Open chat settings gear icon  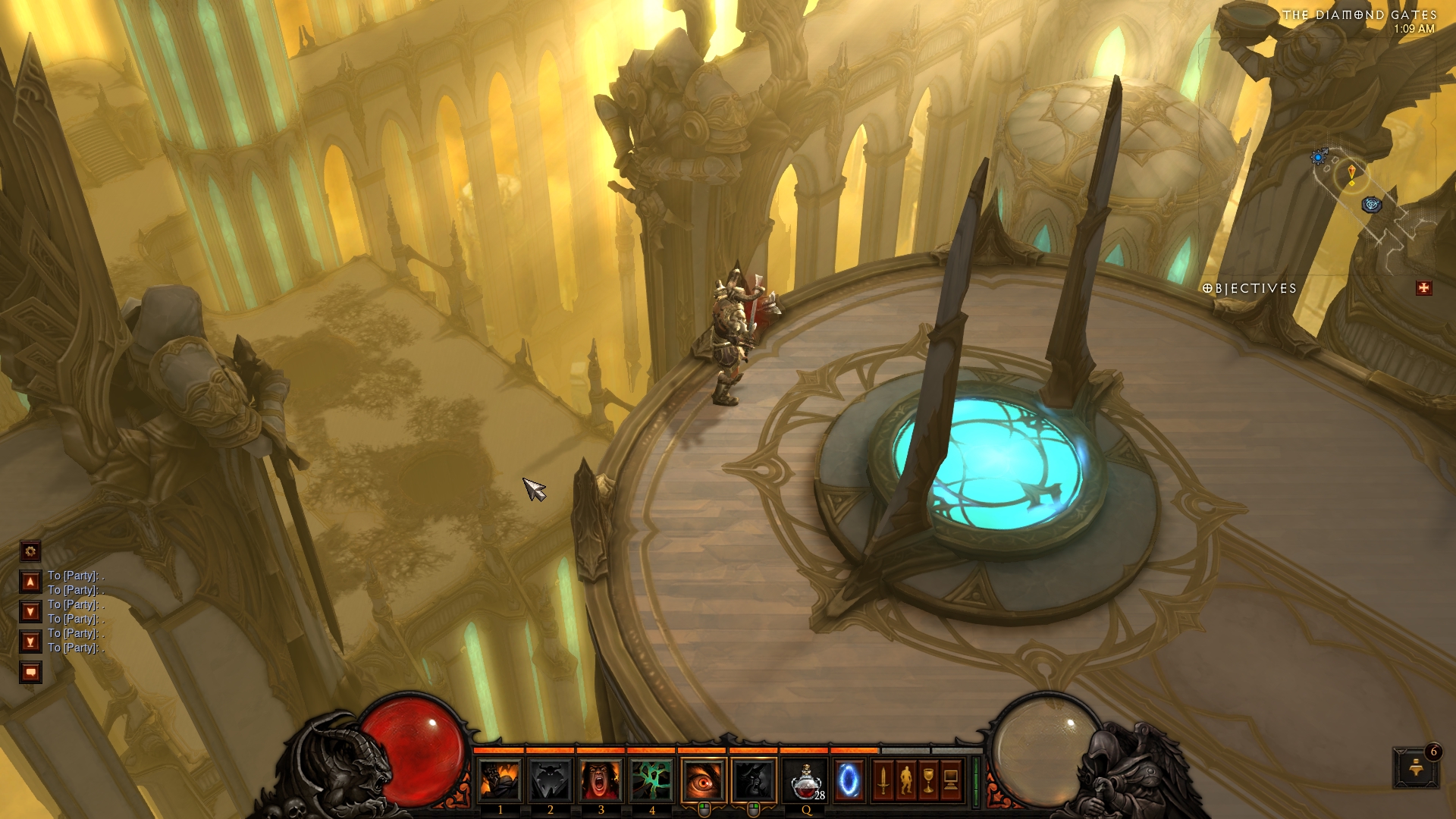30,551
